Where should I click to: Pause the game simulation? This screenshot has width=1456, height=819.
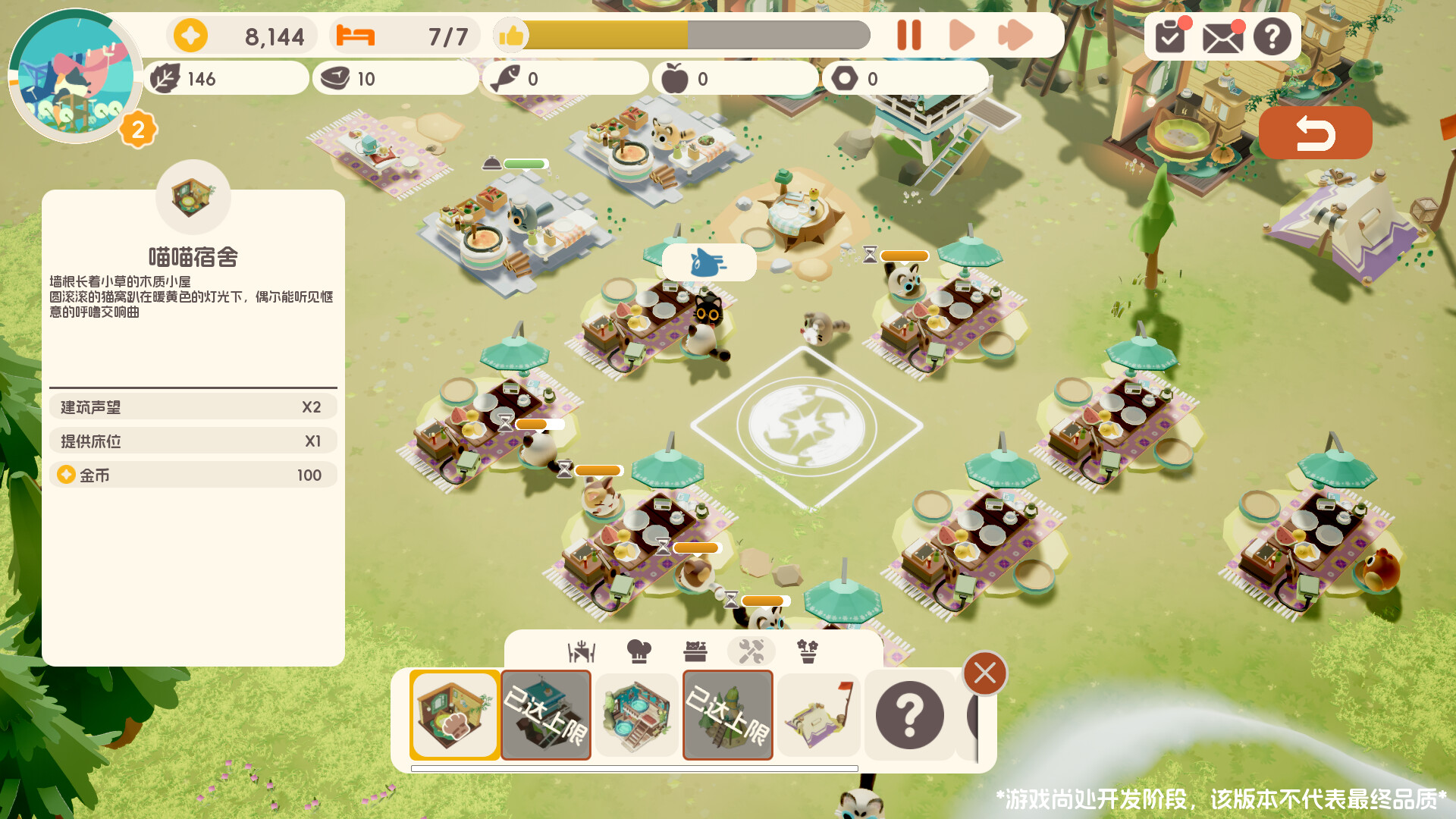(910, 35)
